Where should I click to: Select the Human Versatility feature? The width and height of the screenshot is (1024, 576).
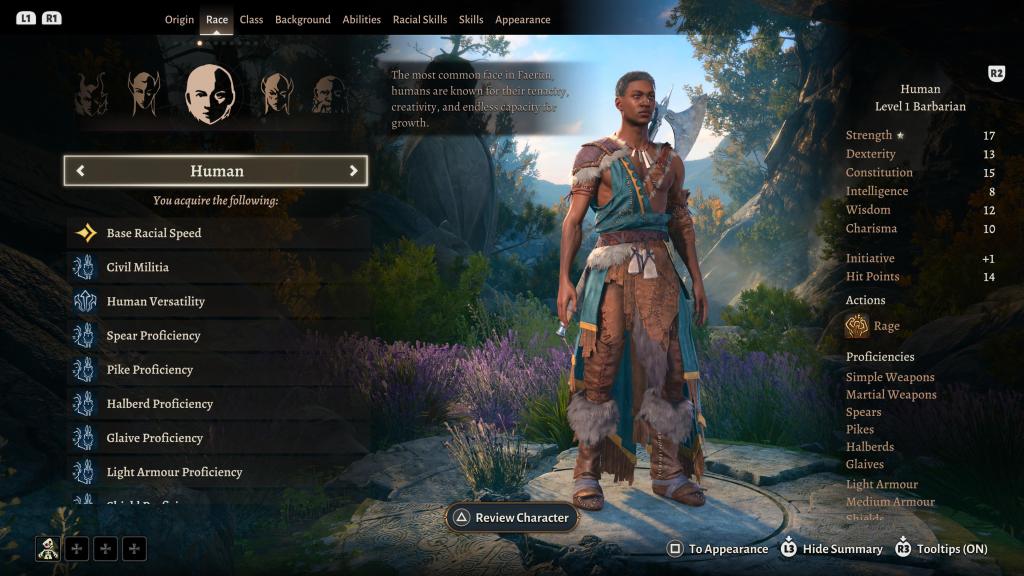156,301
